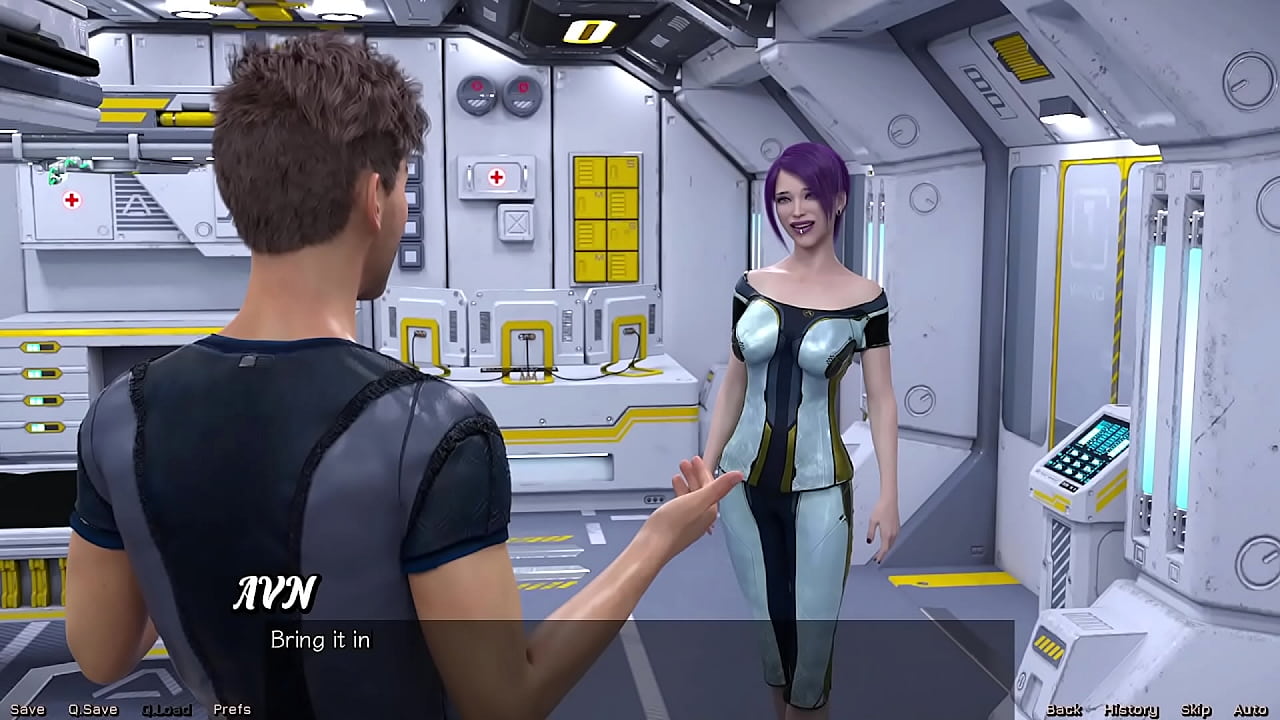Enable Skip mode

click(1196, 708)
